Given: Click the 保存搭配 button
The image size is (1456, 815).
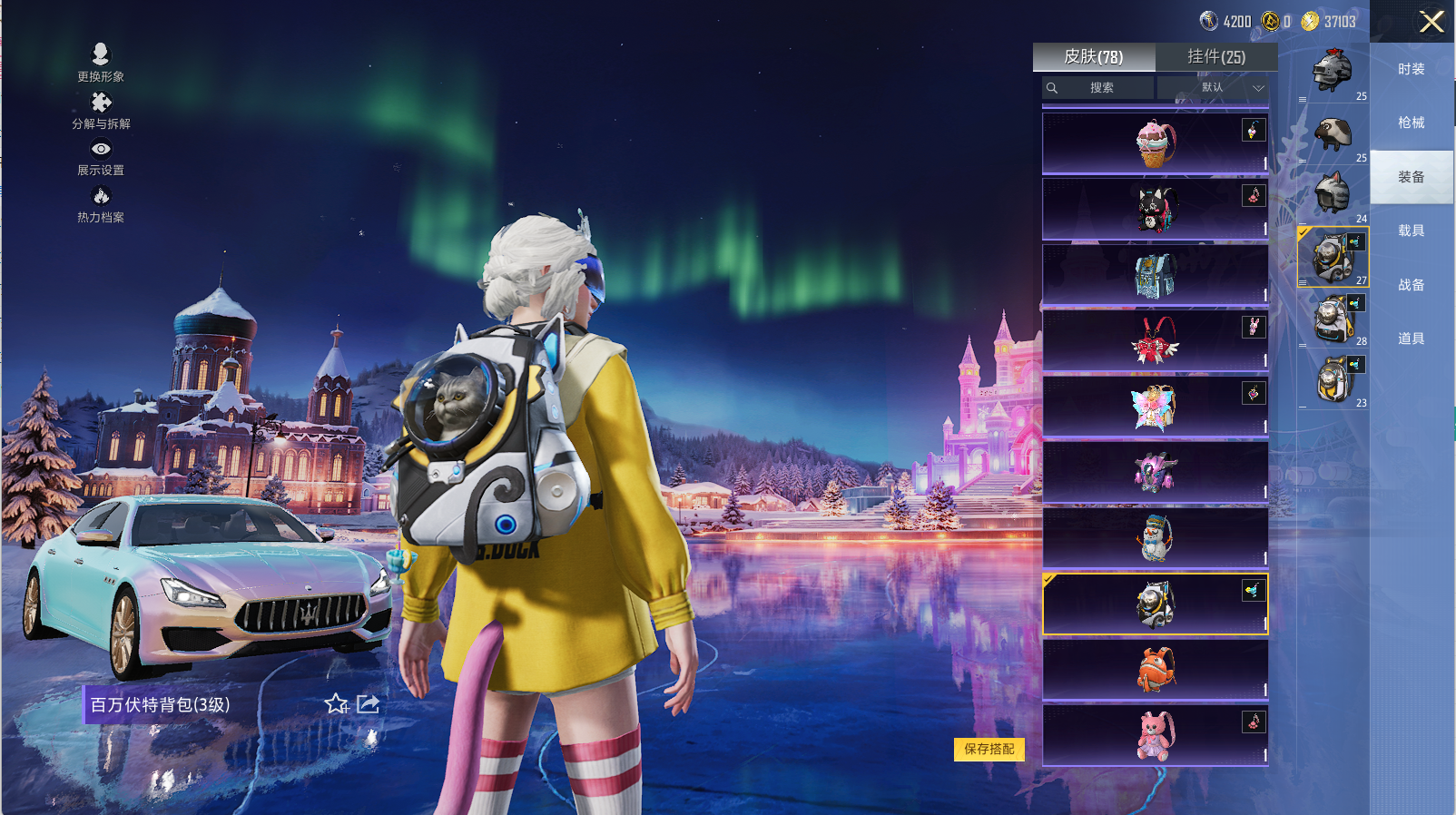Looking at the screenshot, I should click(x=989, y=749).
